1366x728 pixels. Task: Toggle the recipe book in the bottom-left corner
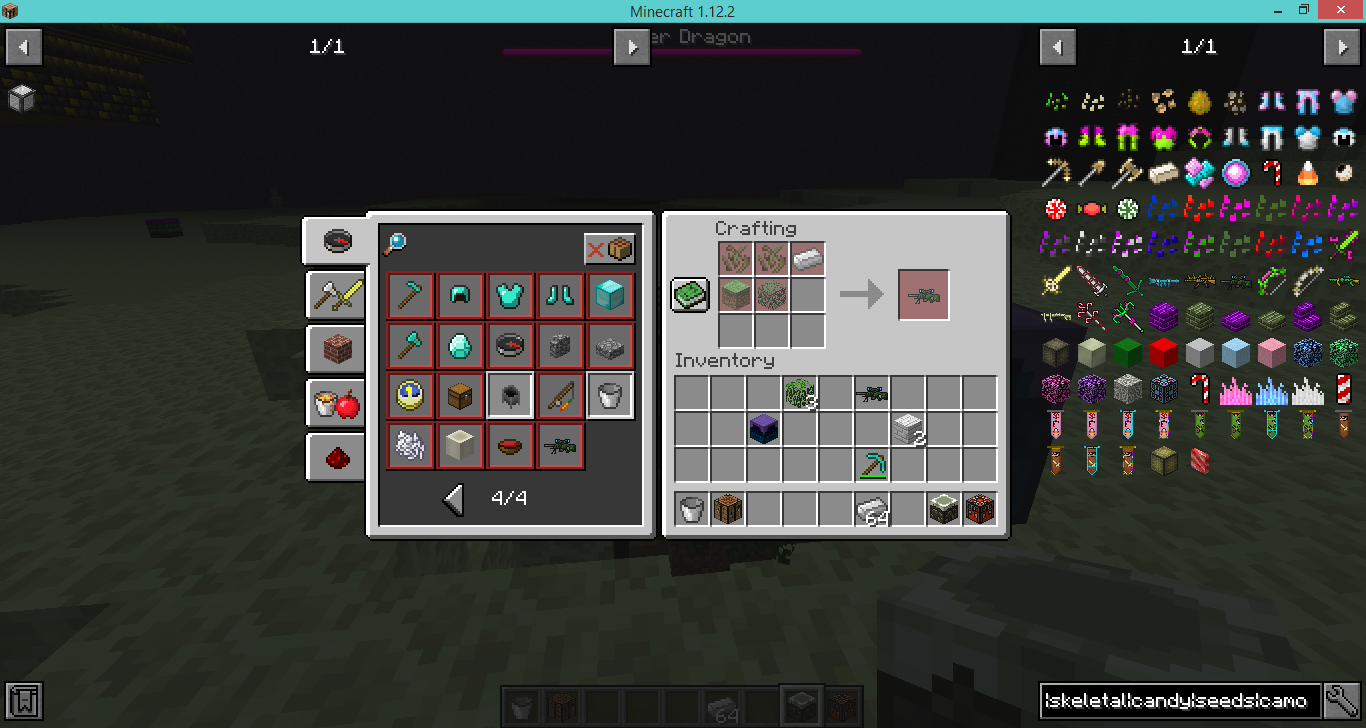(22, 701)
